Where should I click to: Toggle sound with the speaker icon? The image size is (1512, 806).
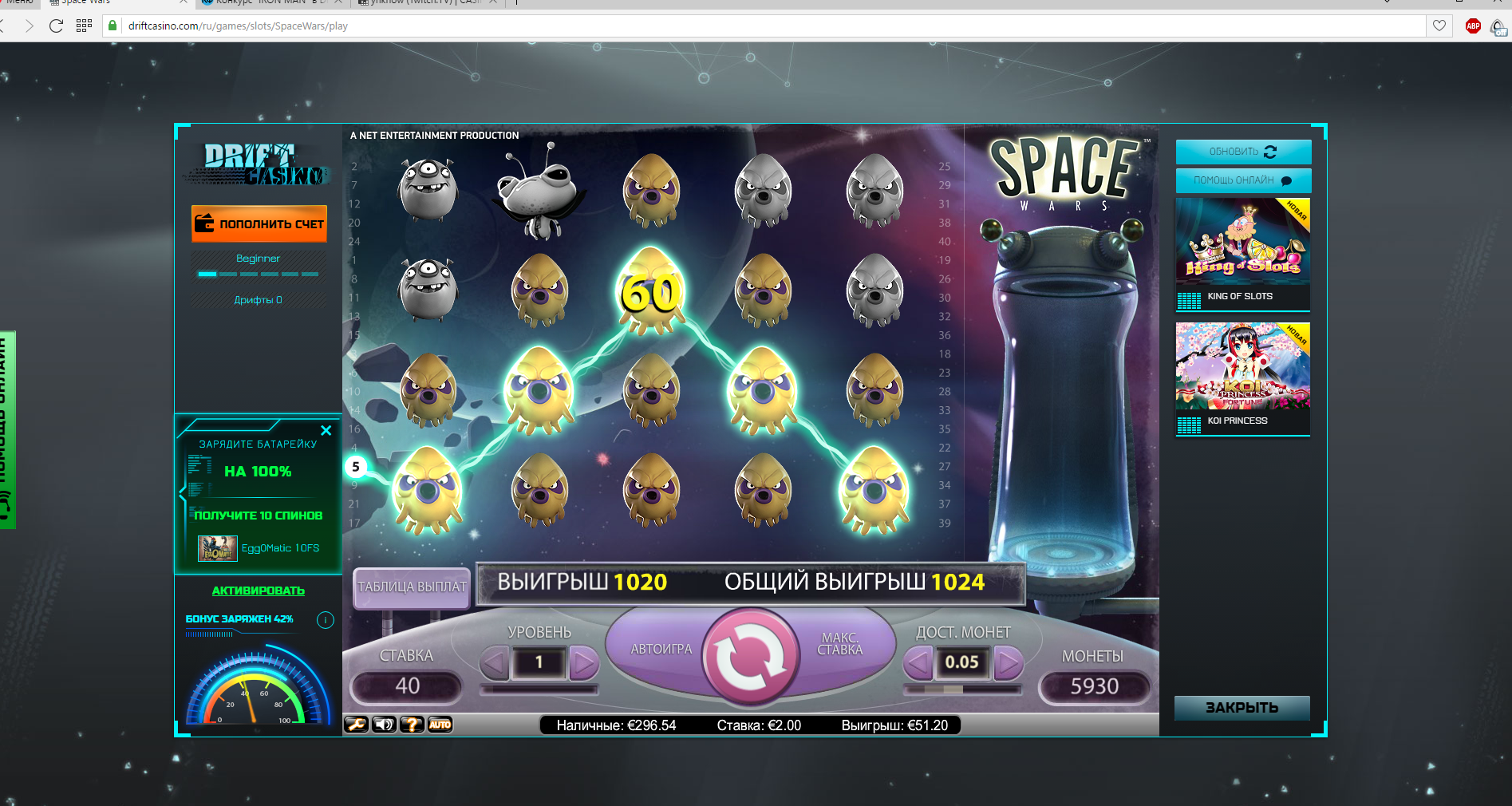[x=384, y=725]
